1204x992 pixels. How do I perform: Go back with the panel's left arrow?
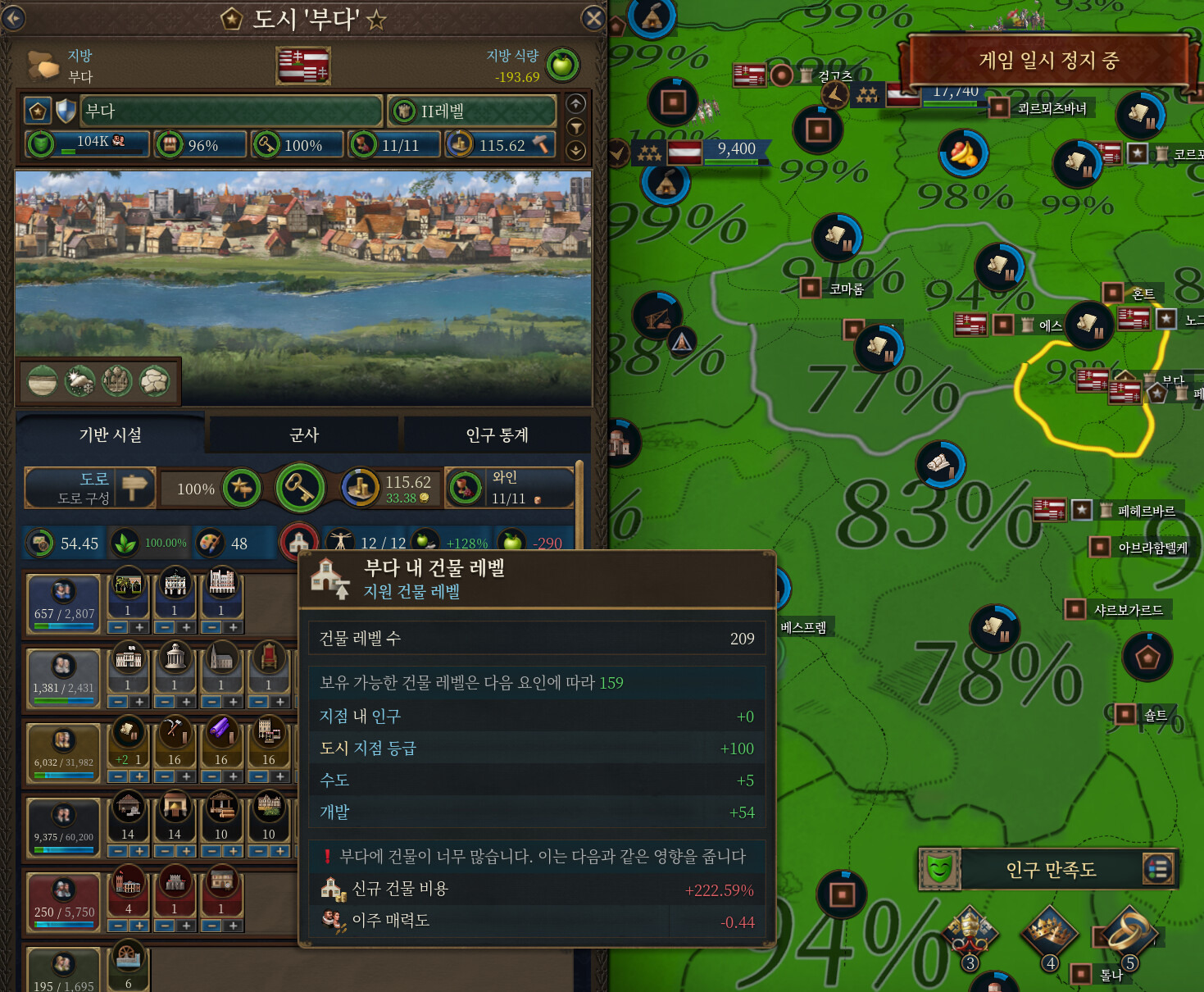[14, 18]
